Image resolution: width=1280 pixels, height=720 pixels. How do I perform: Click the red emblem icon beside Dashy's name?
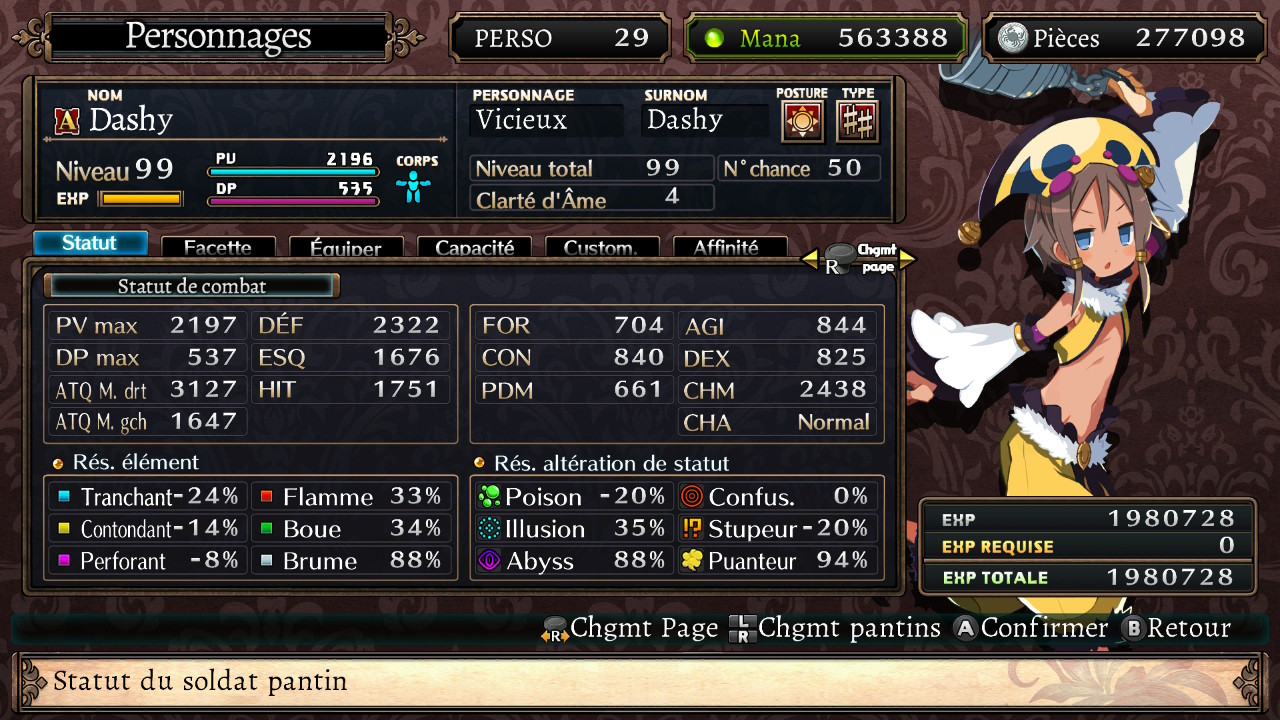tap(66, 120)
